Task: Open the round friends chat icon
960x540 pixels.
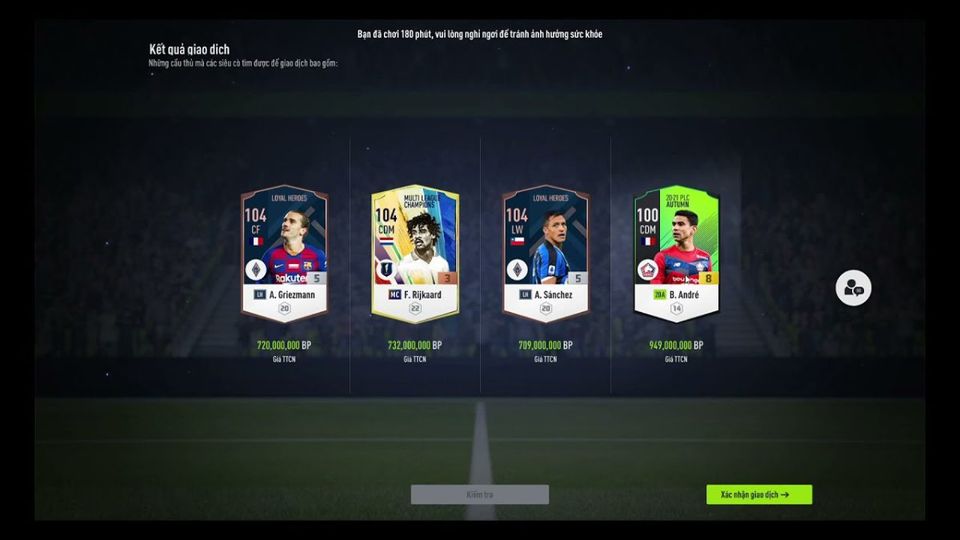Action: coord(853,288)
